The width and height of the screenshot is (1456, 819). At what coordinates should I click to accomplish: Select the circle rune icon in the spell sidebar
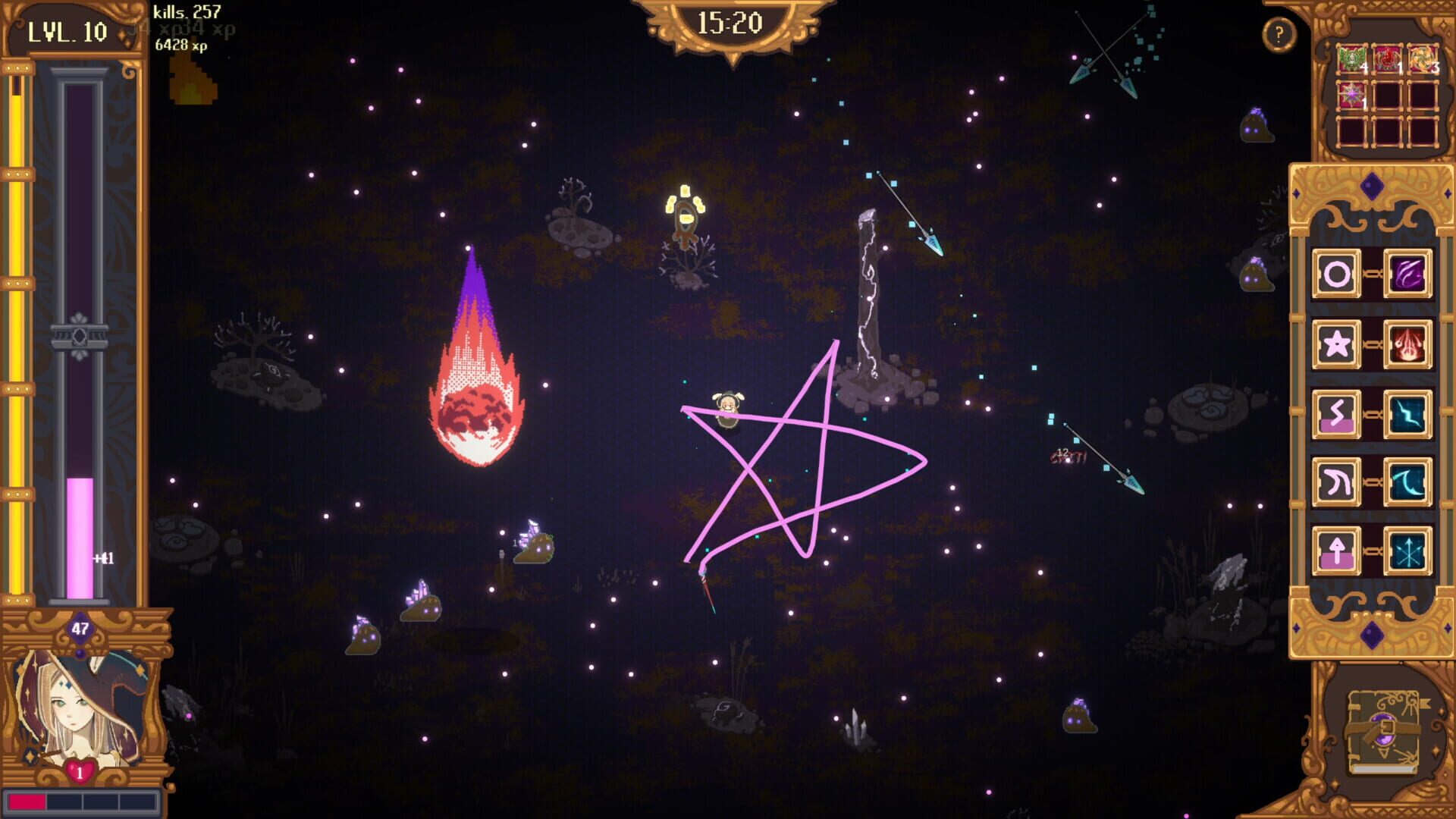tap(1335, 272)
